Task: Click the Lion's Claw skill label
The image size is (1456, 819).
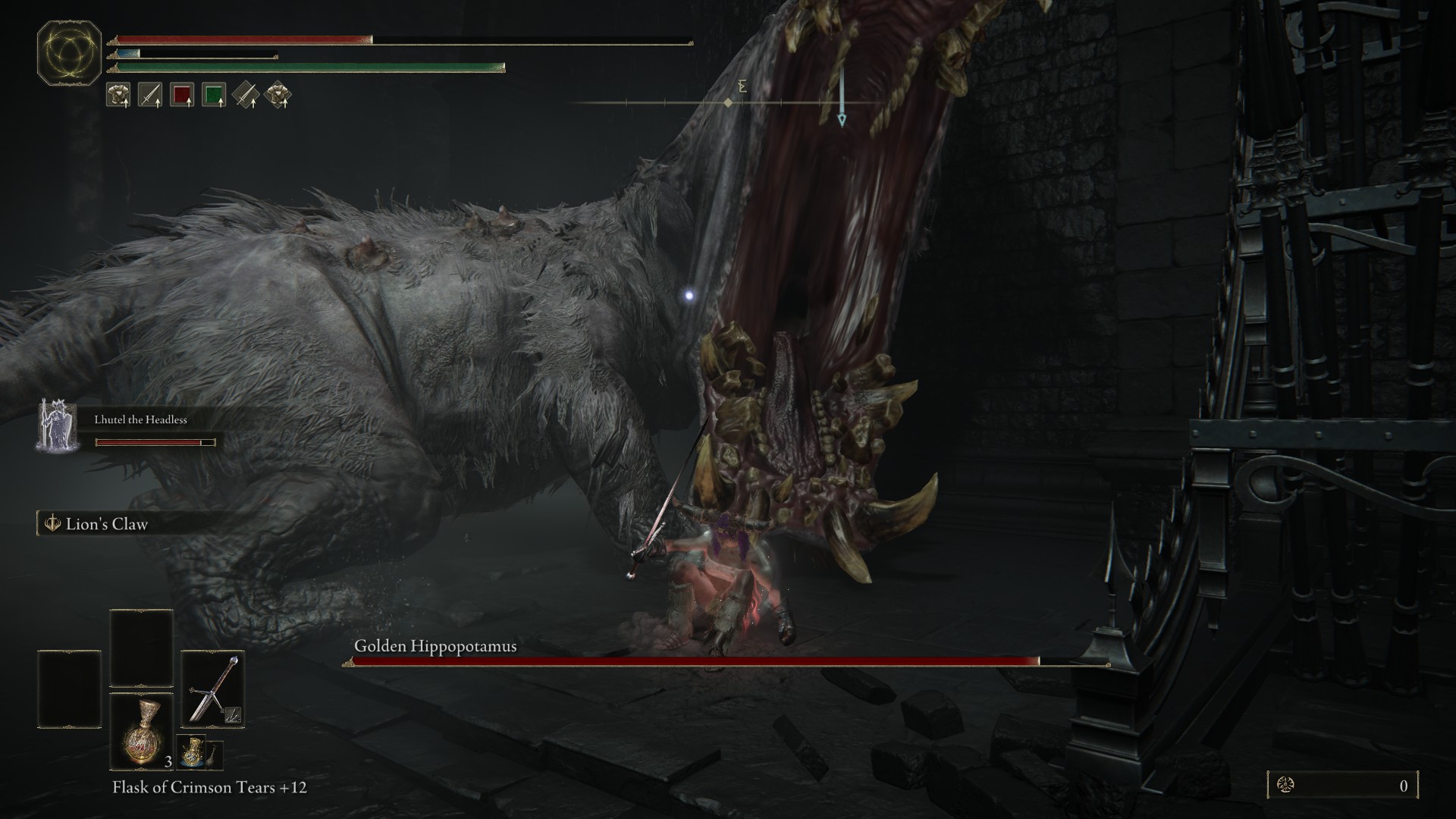Action: click(x=106, y=524)
